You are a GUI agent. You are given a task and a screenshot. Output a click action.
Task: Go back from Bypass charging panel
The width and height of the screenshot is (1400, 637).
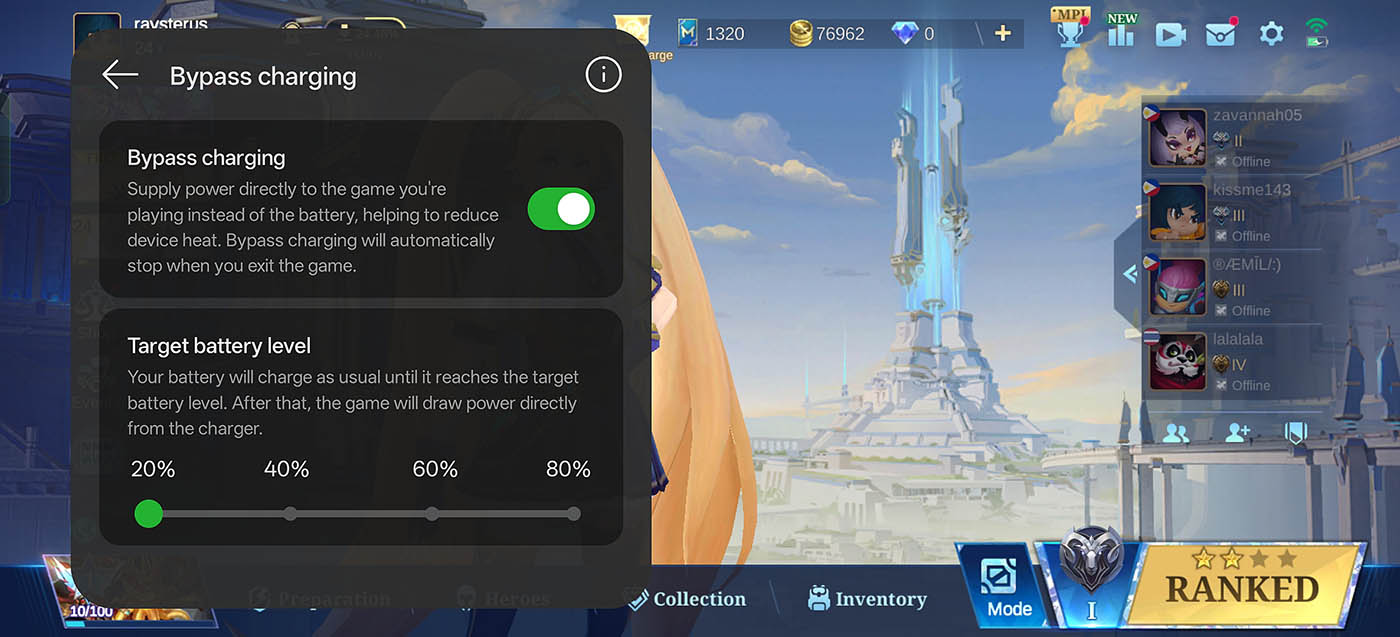[x=120, y=75]
